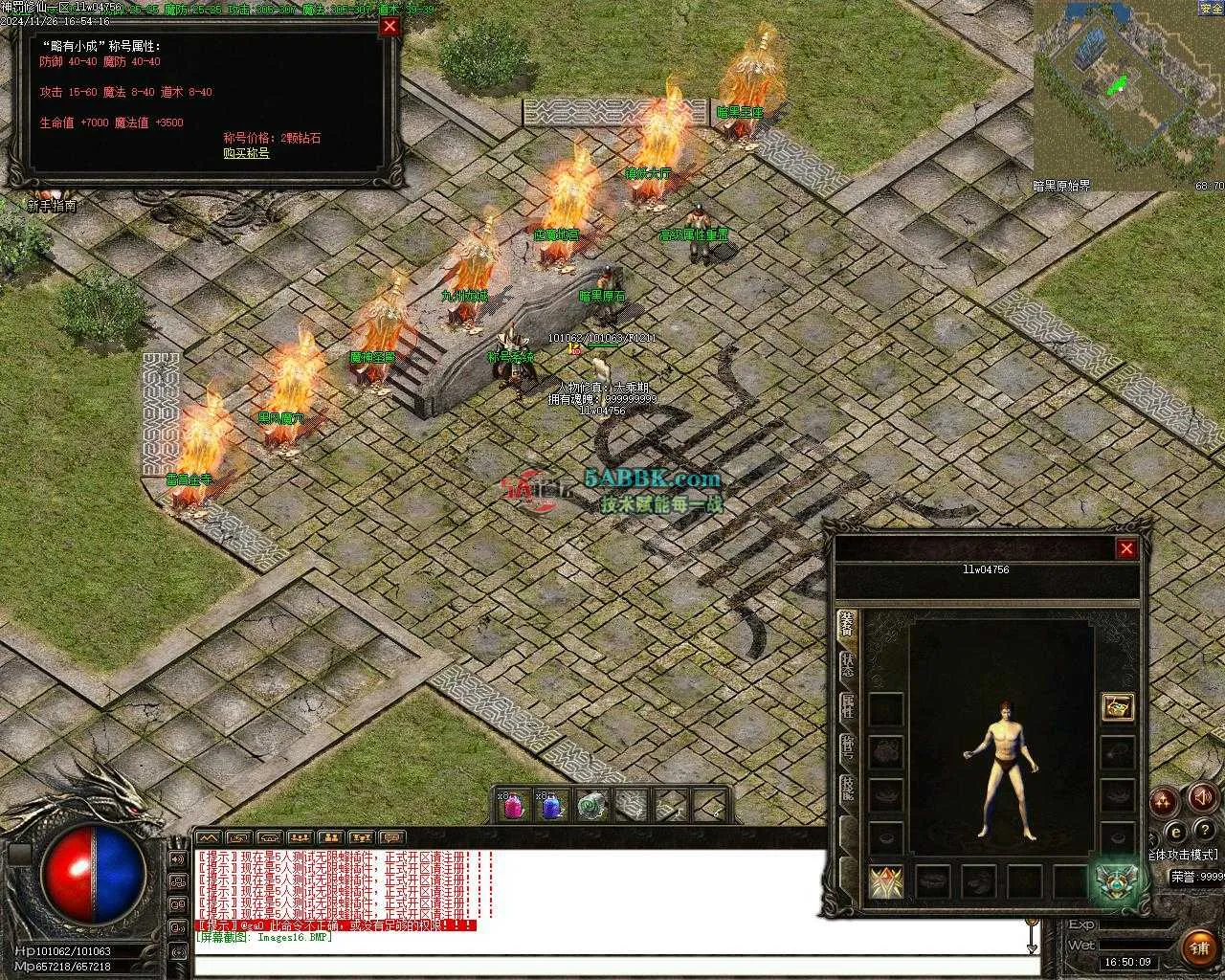Click the treasure chest equipment slot
Image resolution: width=1225 pixels, height=980 pixels.
[x=1117, y=707]
